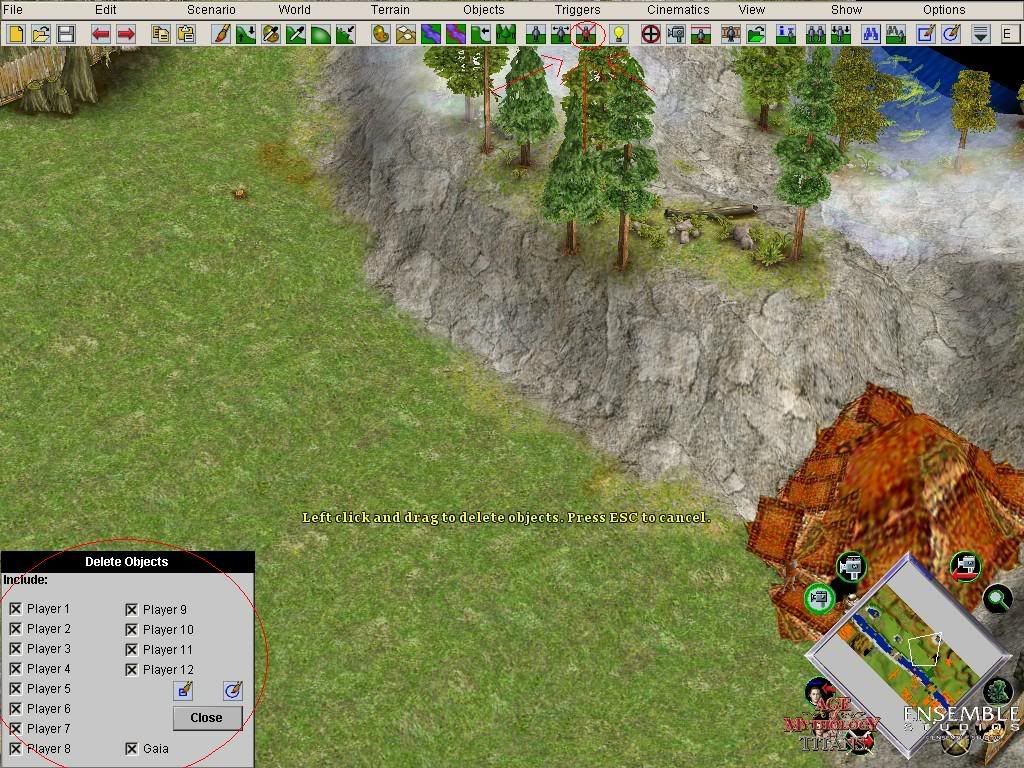The width and height of the screenshot is (1024, 768).
Task: Open the Cinematics menu
Action: pyautogui.click(x=678, y=10)
